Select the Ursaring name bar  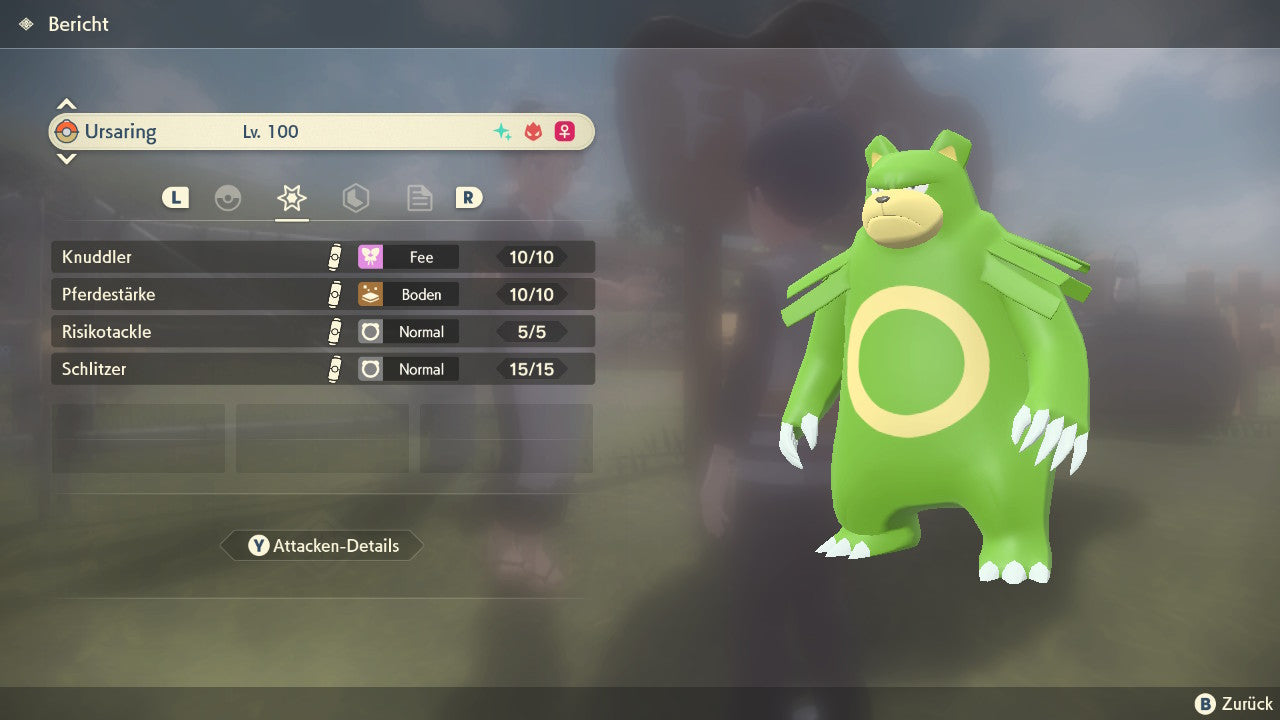(x=322, y=132)
